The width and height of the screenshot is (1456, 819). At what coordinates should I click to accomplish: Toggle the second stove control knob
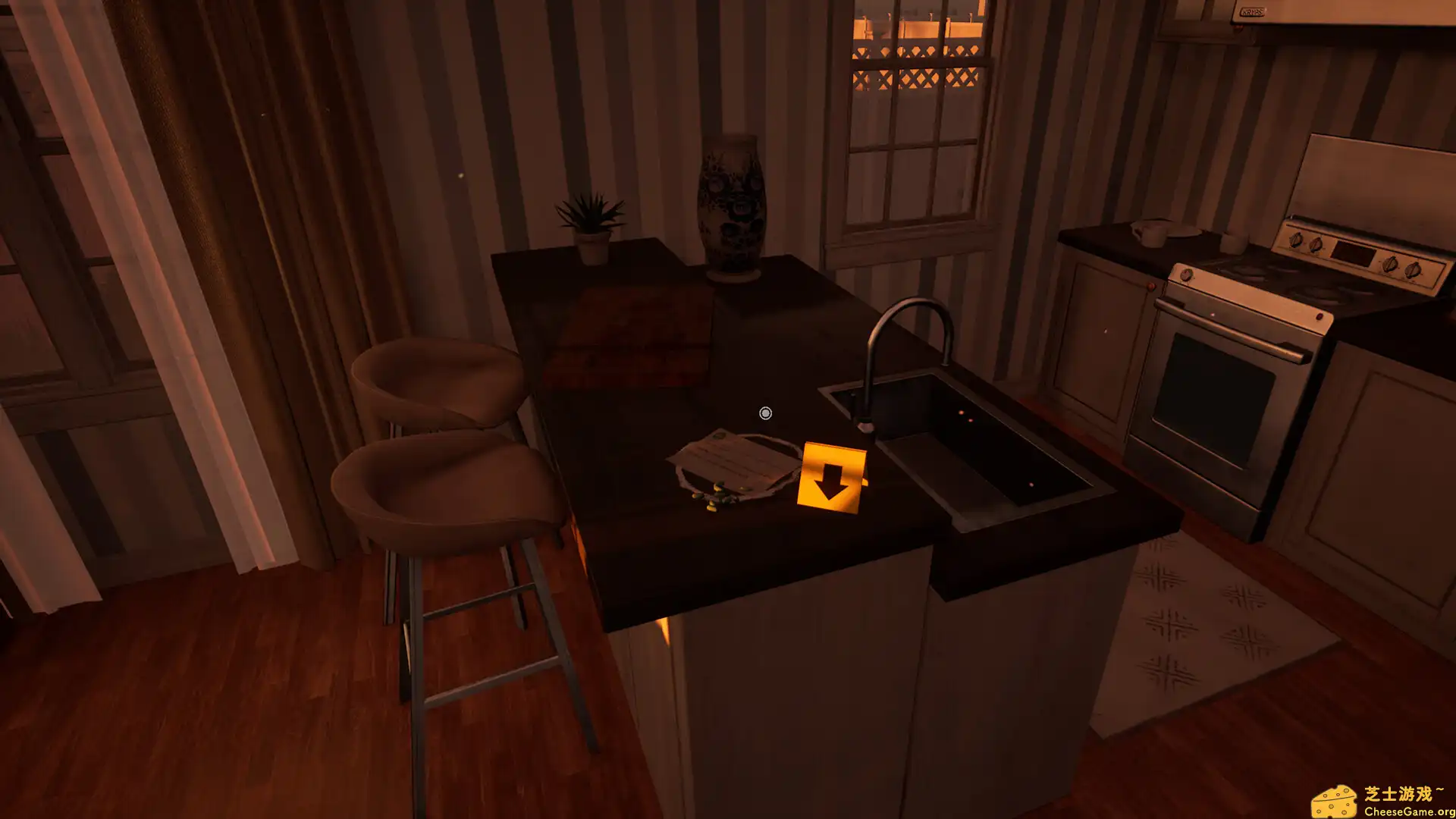(1315, 245)
